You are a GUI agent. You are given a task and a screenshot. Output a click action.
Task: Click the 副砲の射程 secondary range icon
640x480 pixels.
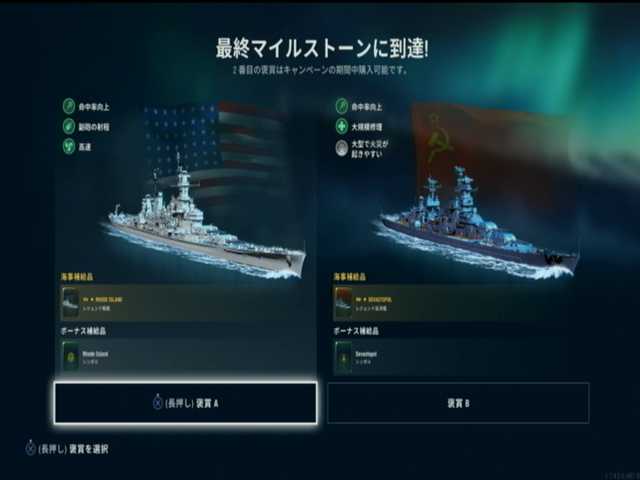pos(69,125)
